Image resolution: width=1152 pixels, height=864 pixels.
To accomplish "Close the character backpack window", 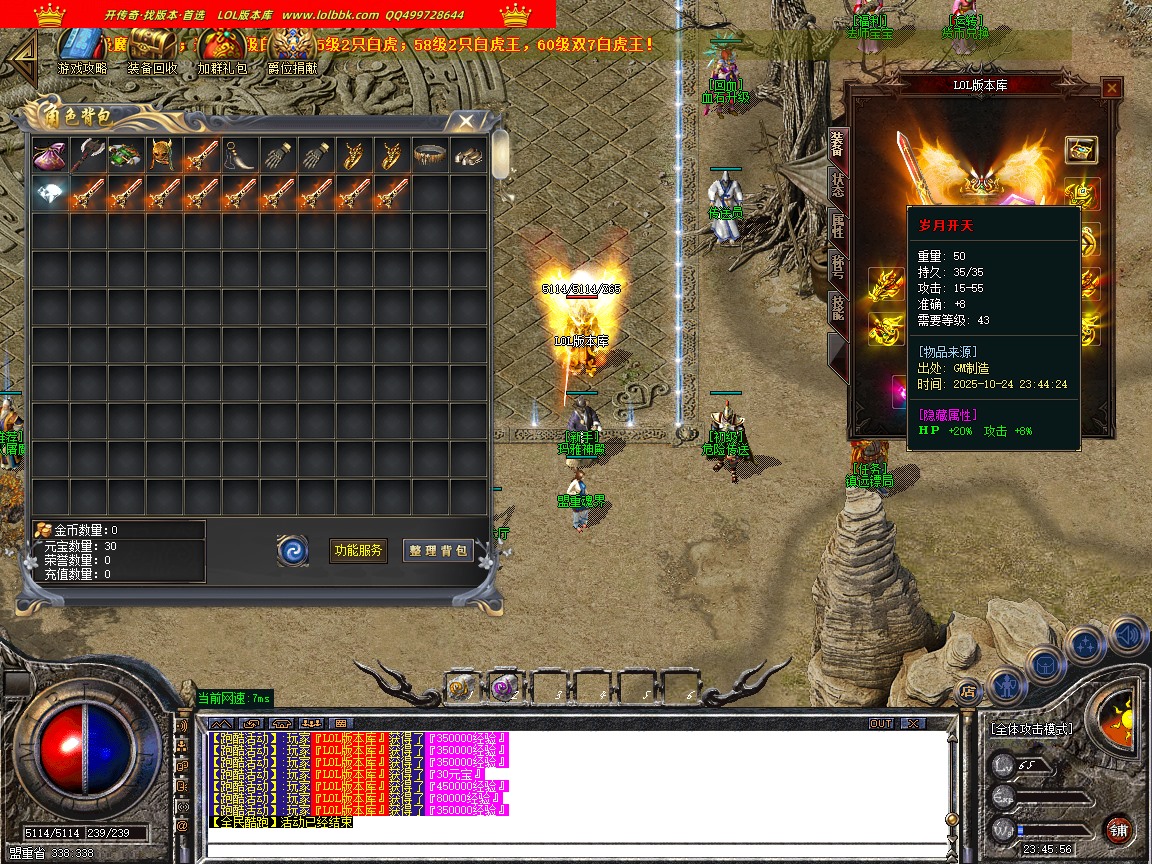I will tap(465, 122).
